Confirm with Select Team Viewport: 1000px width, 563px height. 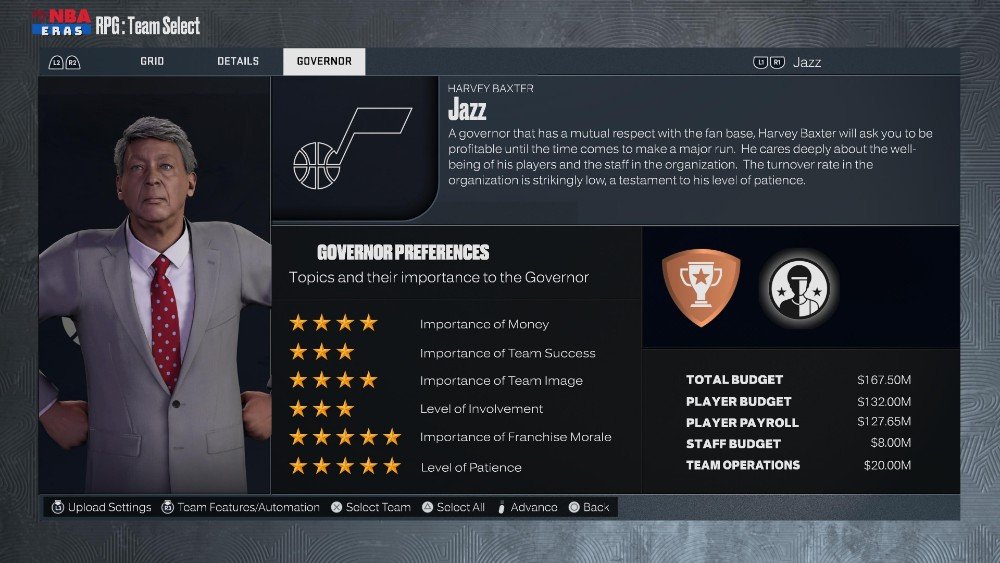pos(370,508)
